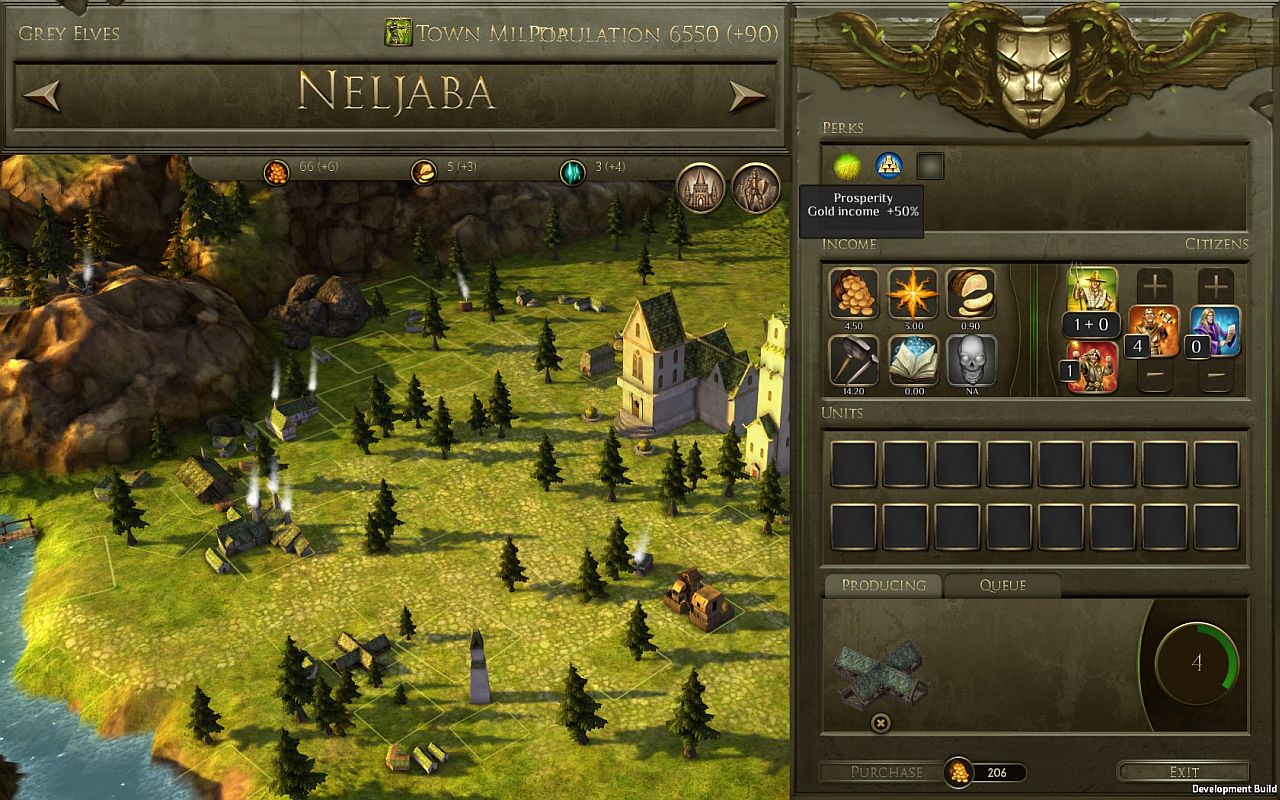Add a citizen to the blue scholar
This screenshot has height=800, width=1280.
(1216, 286)
